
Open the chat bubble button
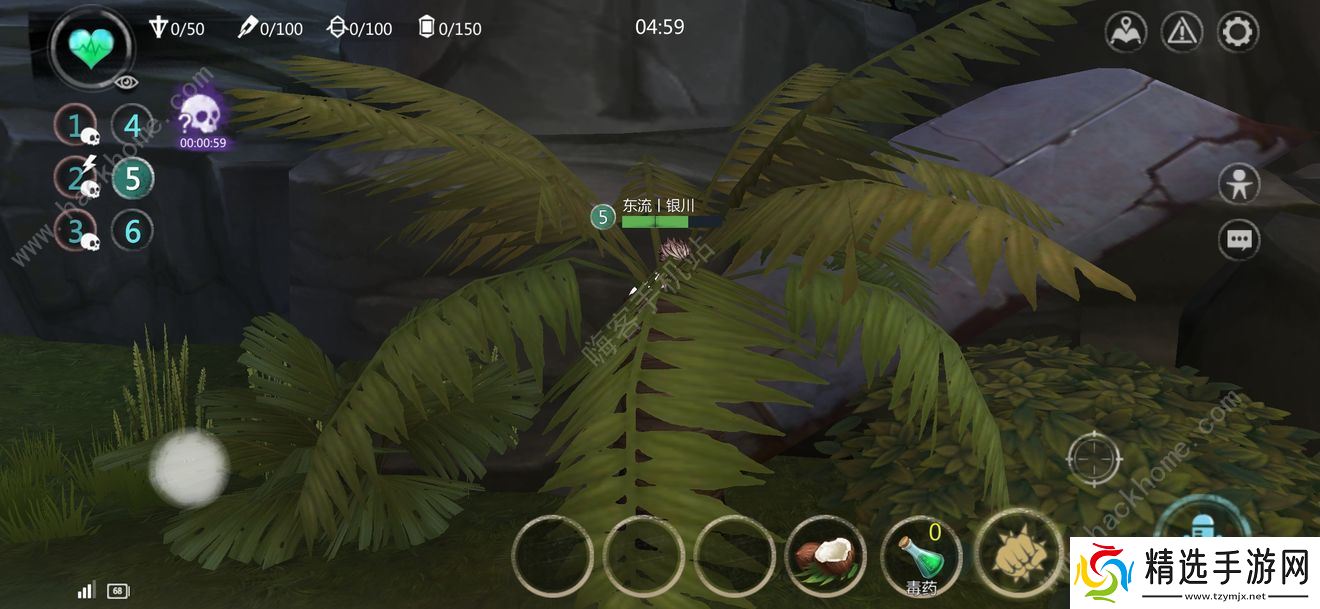coord(1239,240)
